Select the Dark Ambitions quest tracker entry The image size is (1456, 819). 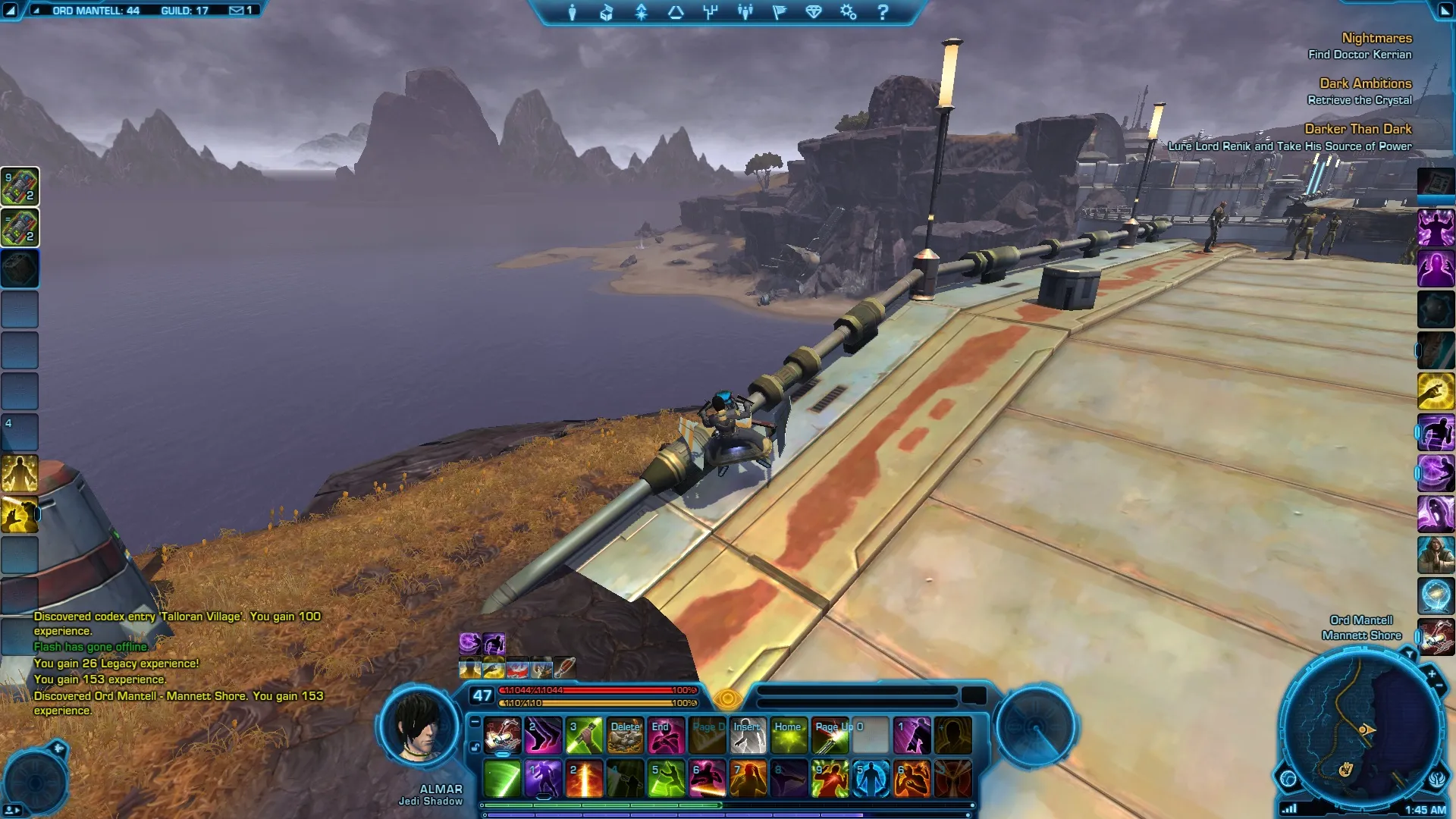click(1365, 83)
